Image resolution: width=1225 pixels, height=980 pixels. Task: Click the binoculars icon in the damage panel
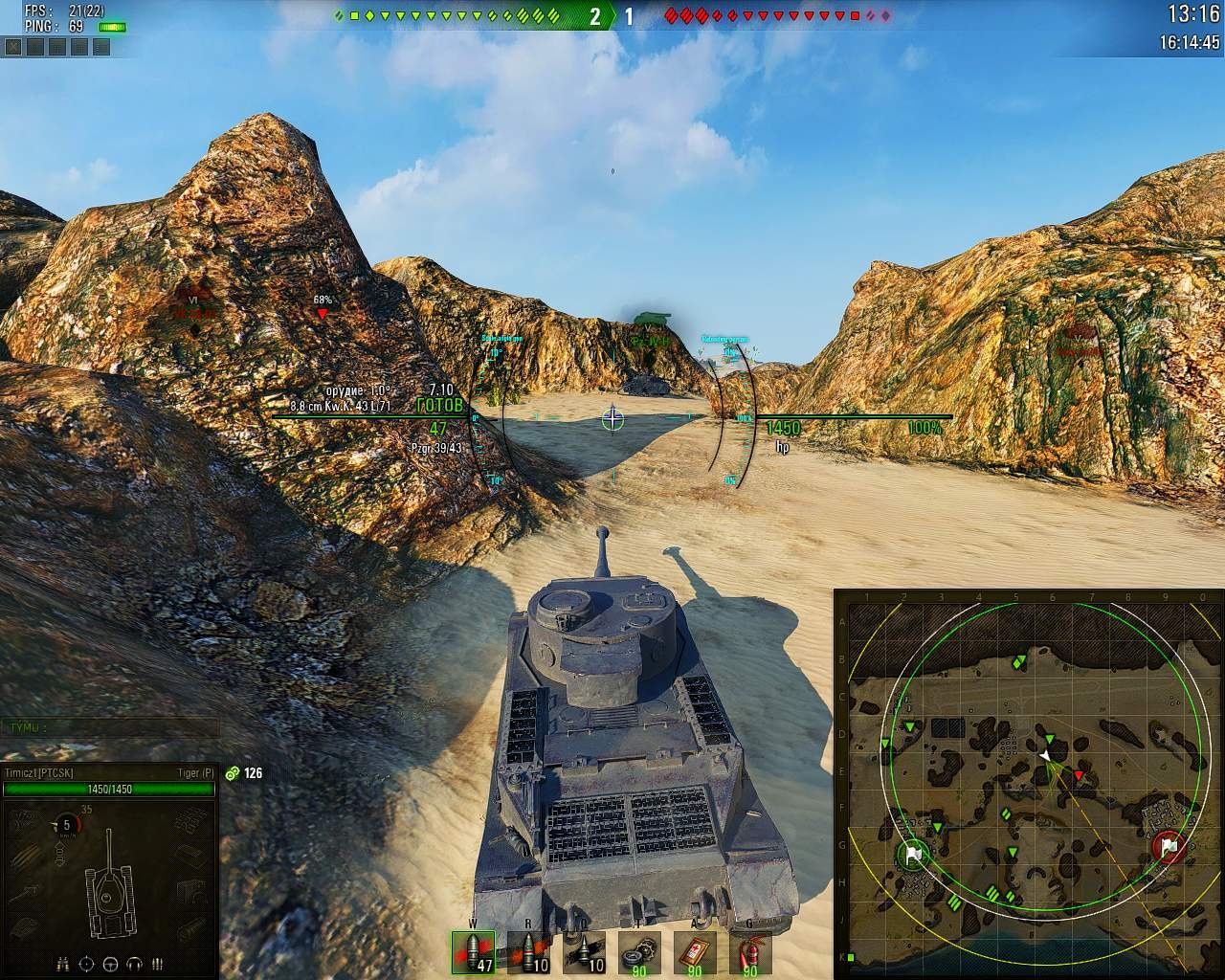64,964
